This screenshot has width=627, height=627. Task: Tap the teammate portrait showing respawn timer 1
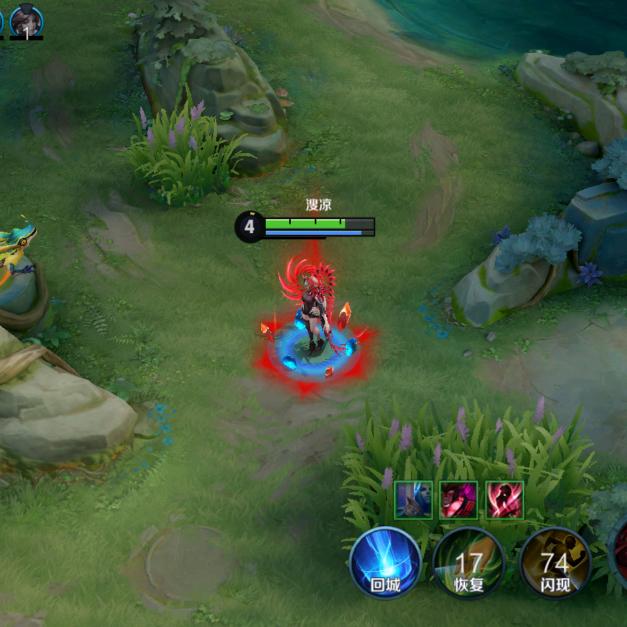26,21
